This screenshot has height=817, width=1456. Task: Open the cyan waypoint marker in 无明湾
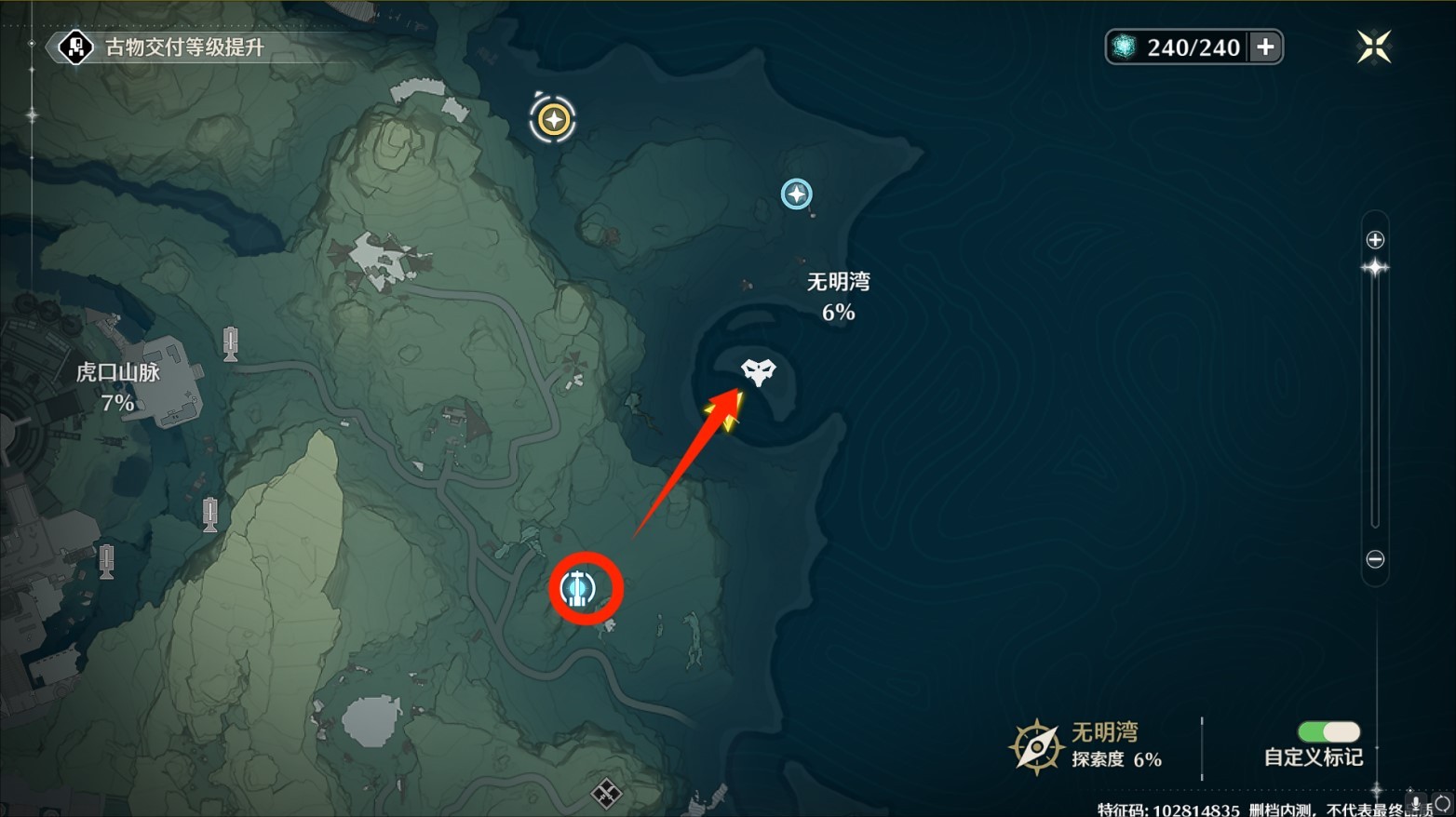[x=796, y=194]
